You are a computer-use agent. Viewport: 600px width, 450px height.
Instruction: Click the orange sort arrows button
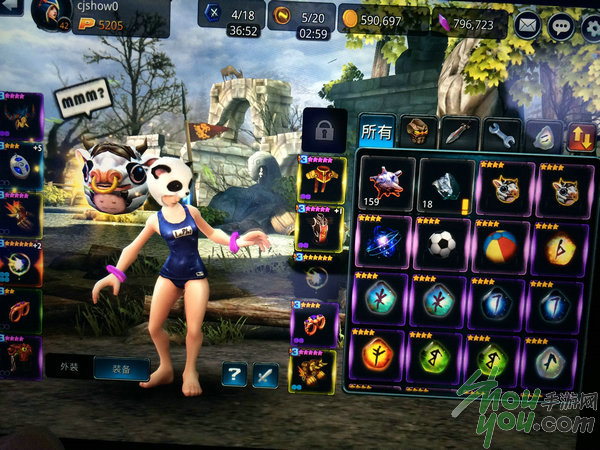coord(580,135)
